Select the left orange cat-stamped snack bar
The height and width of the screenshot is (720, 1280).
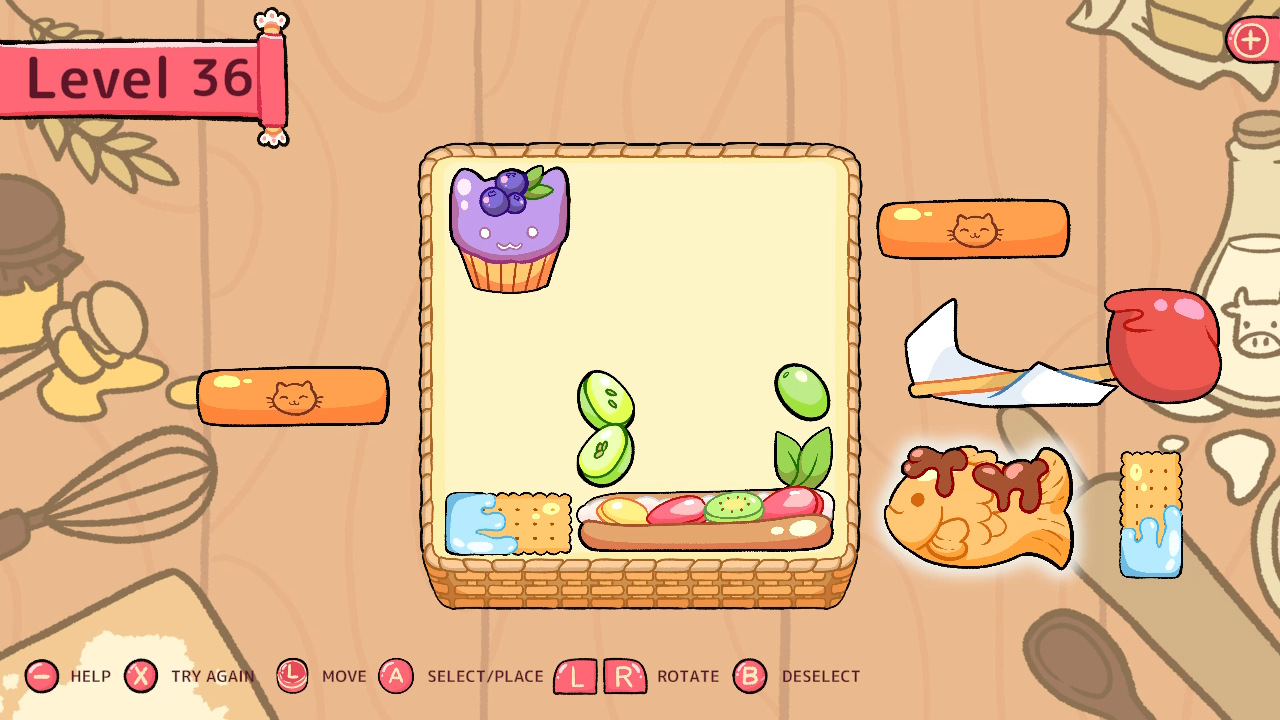[x=293, y=397]
